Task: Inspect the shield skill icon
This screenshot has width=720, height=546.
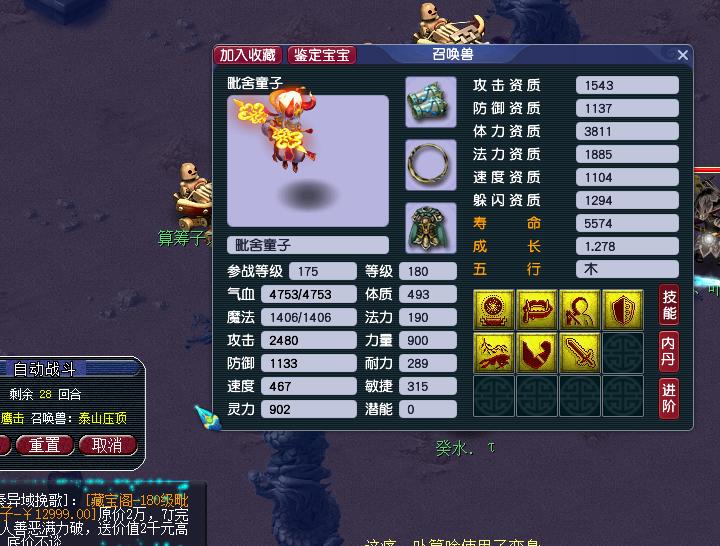Action: (623, 310)
